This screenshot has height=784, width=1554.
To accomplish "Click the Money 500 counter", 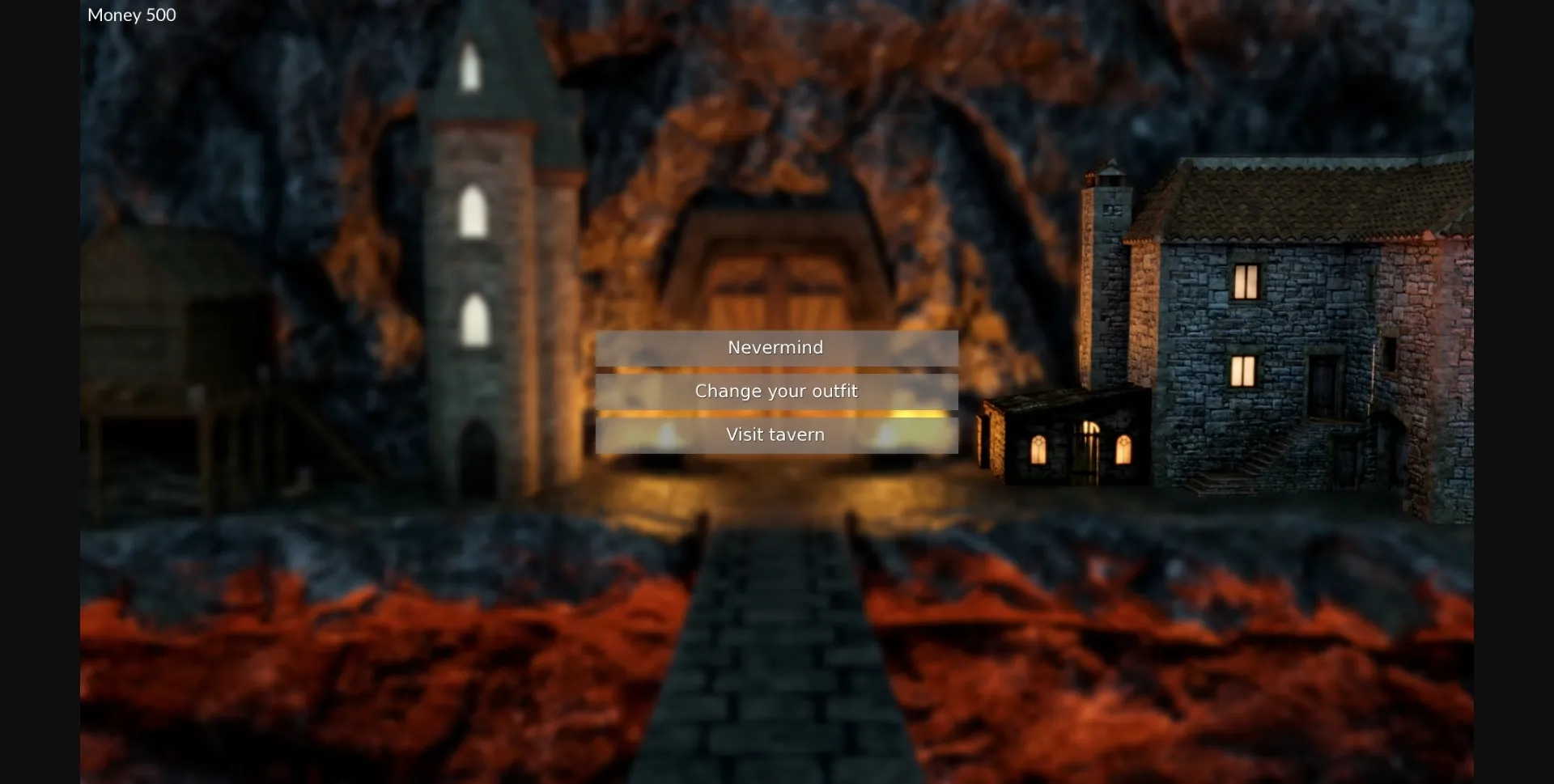I will tap(131, 15).
